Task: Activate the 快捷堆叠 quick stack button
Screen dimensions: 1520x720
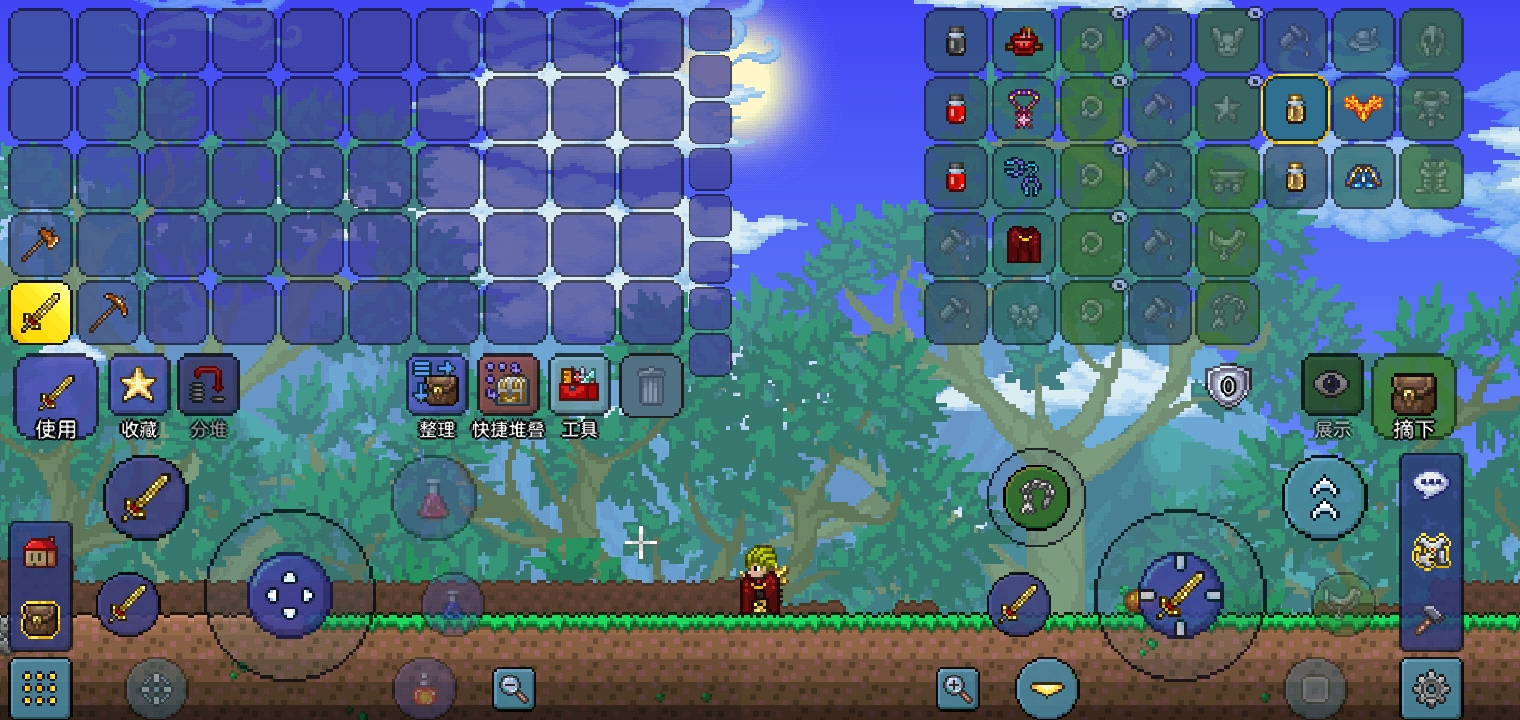Action: [509, 396]
